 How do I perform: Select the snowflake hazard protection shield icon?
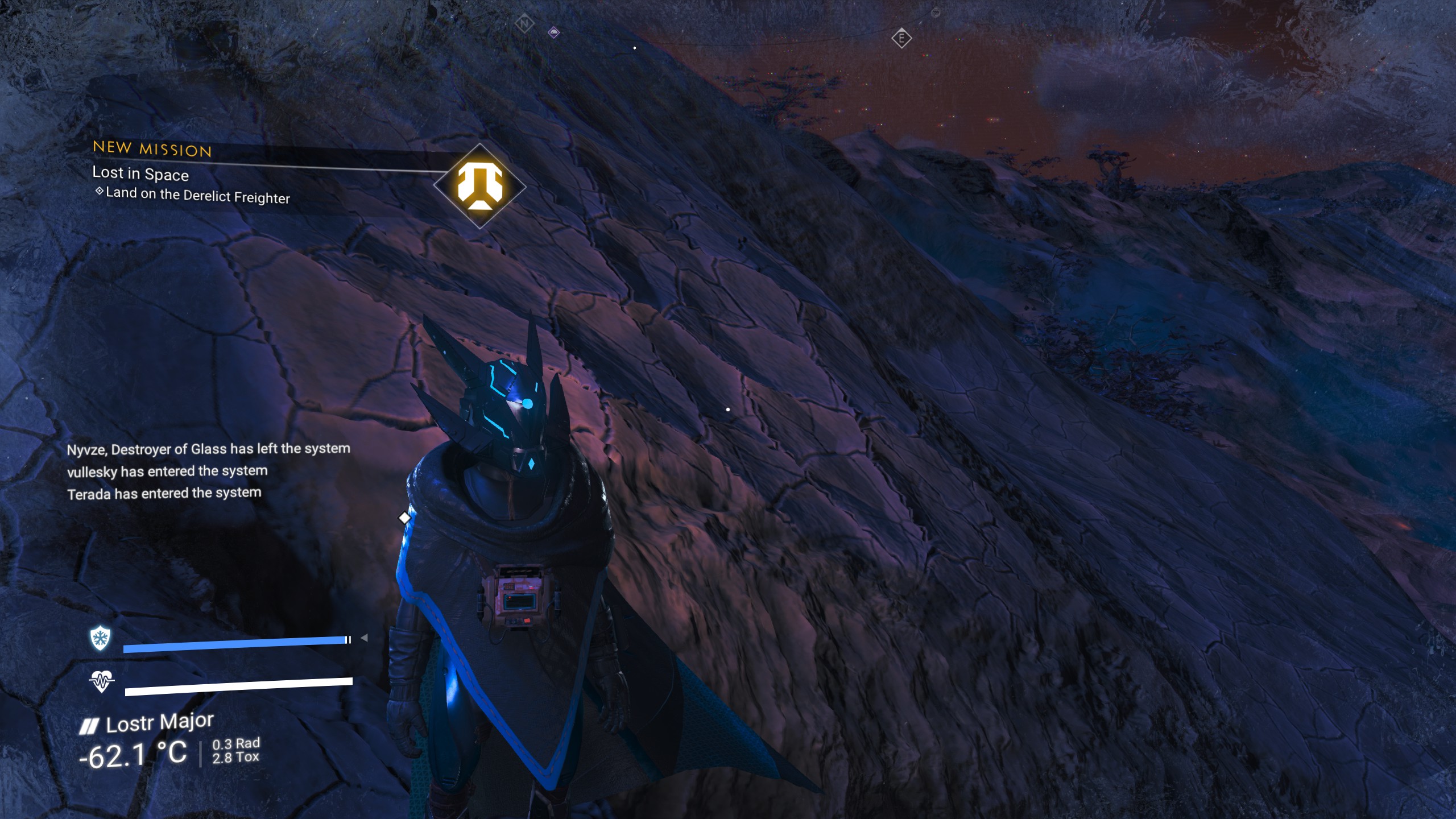click(100, 638)
